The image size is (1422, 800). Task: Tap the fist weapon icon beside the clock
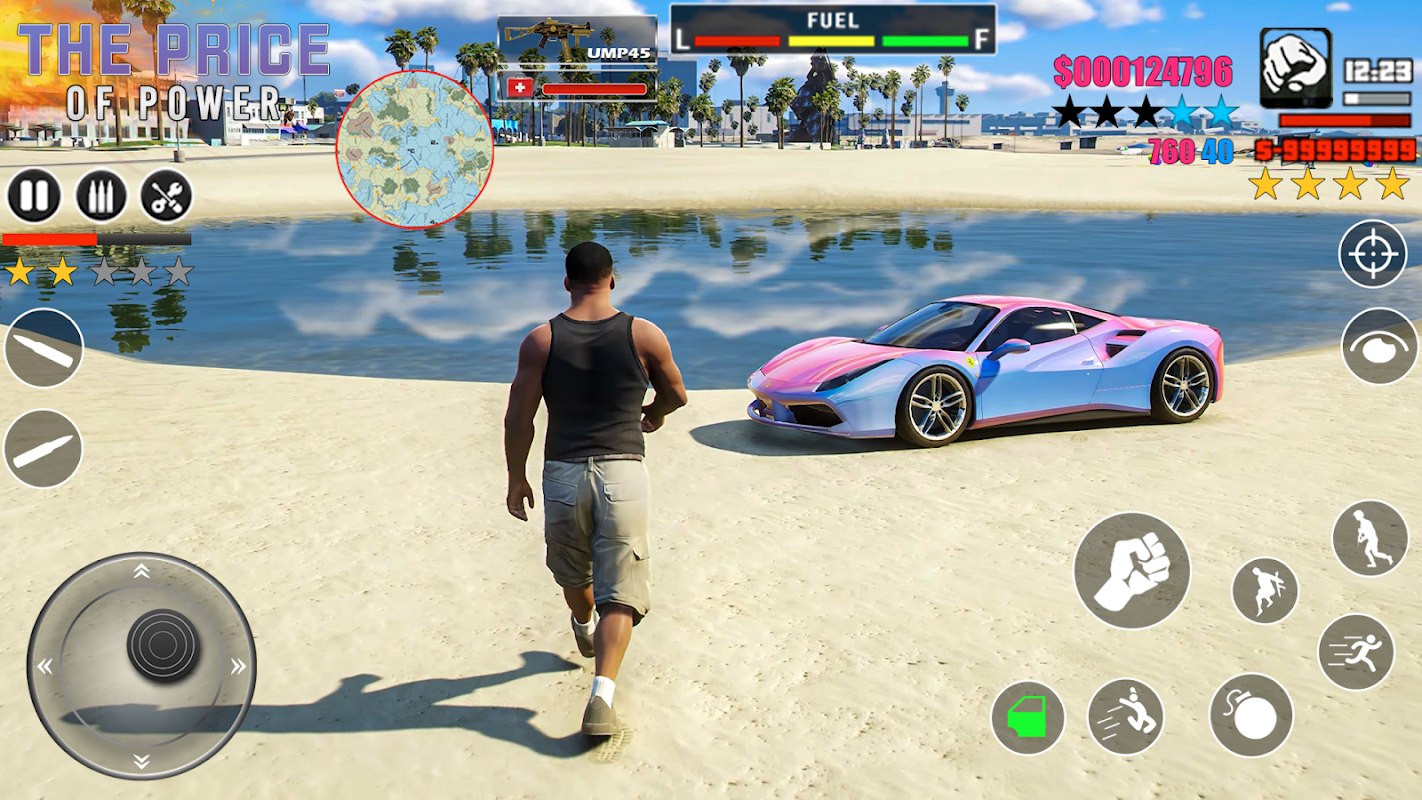point(1295,68)
